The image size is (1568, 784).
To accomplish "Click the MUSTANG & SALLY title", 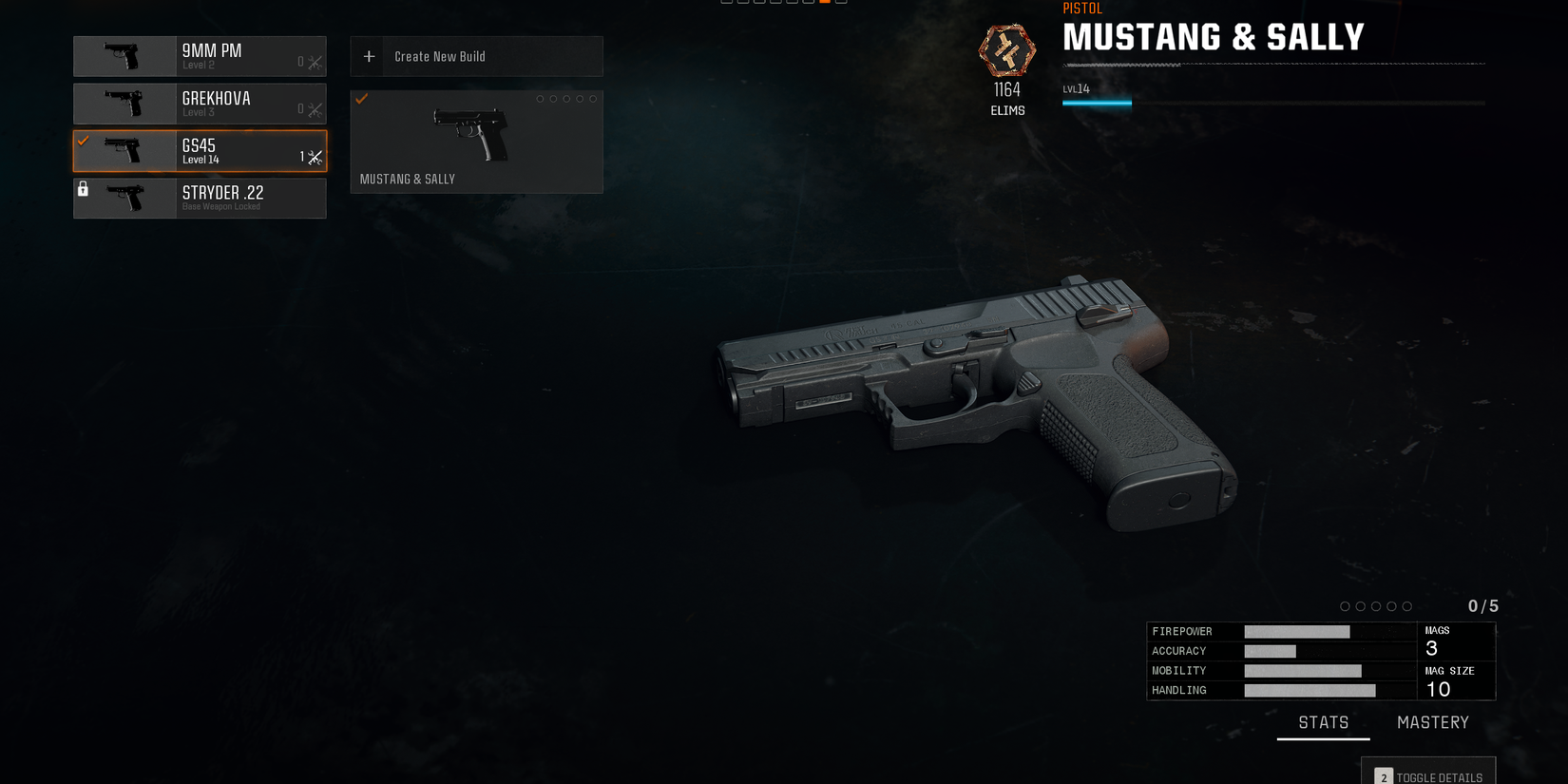I will pos(1214,36).
